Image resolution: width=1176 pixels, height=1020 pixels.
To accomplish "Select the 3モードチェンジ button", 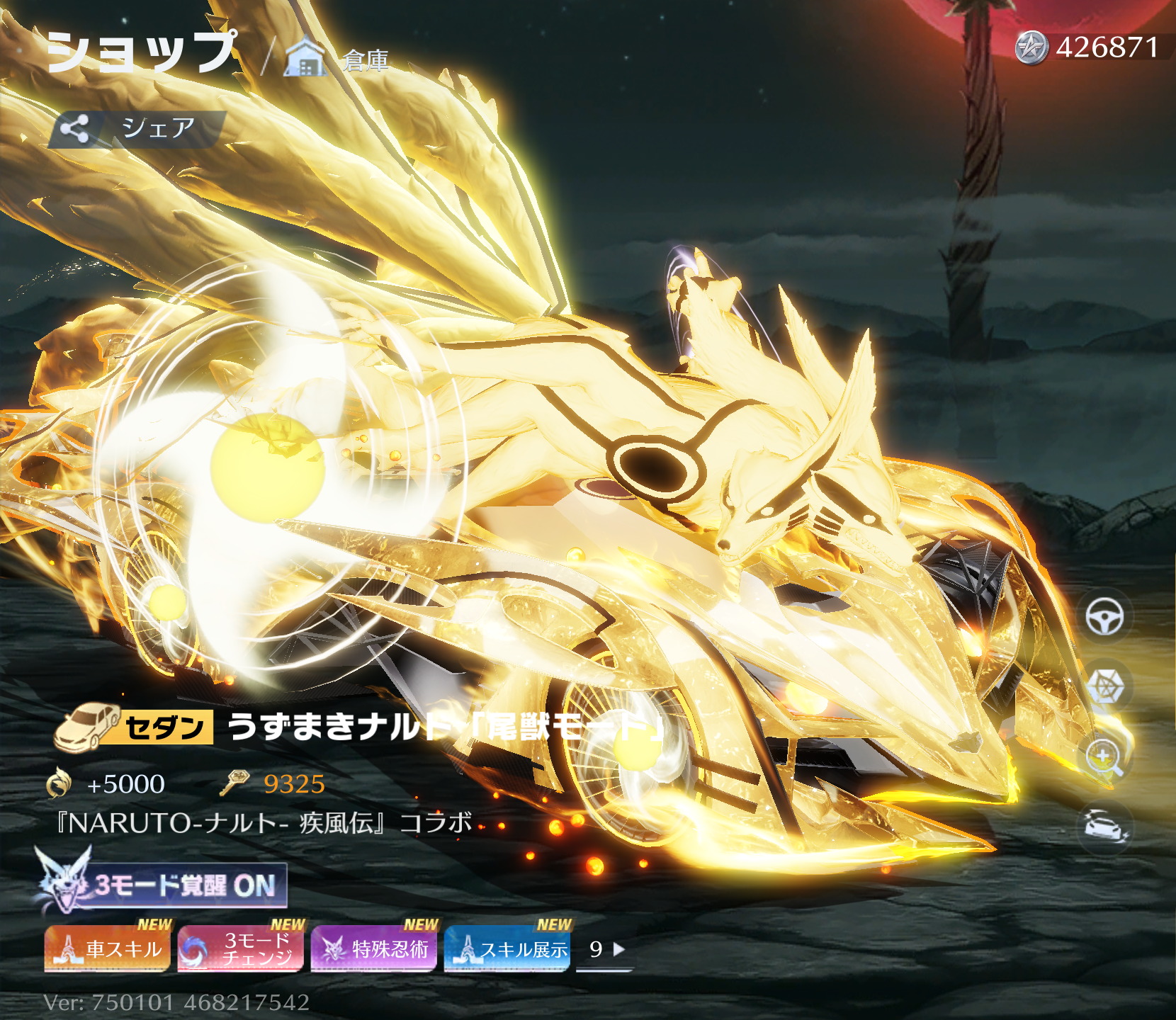I will click(241, 948).
